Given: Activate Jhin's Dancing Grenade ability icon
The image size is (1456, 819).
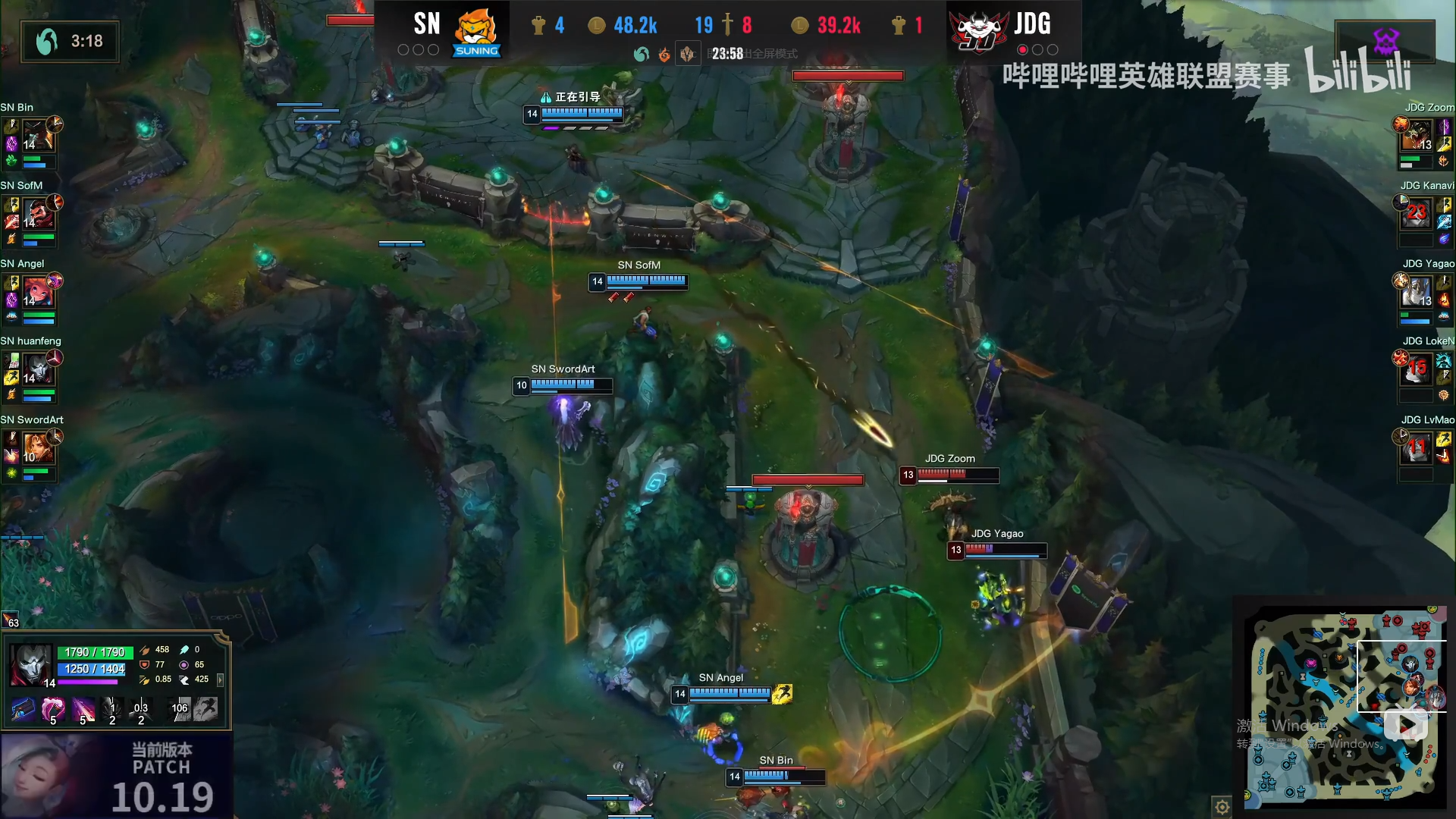Looking at the screenshot, I should click(x=53, y=709).
